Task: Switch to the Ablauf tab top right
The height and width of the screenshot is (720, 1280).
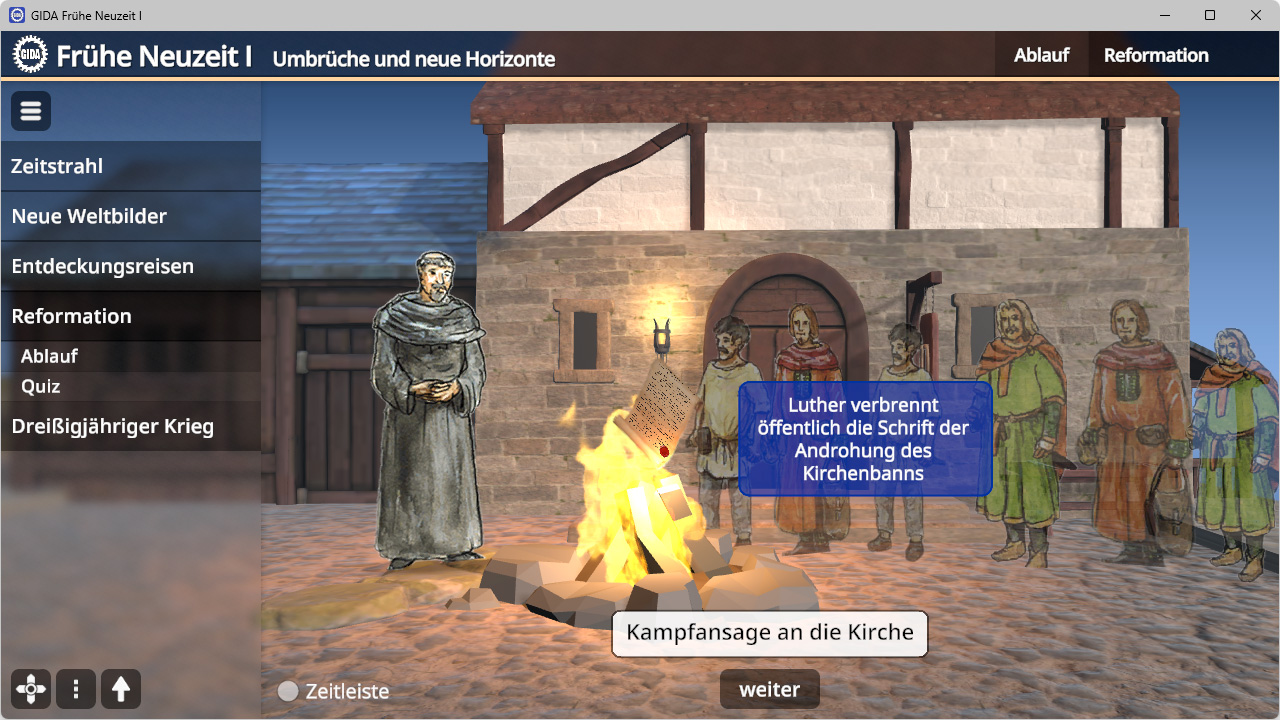Action: [x=1041, y=55]
